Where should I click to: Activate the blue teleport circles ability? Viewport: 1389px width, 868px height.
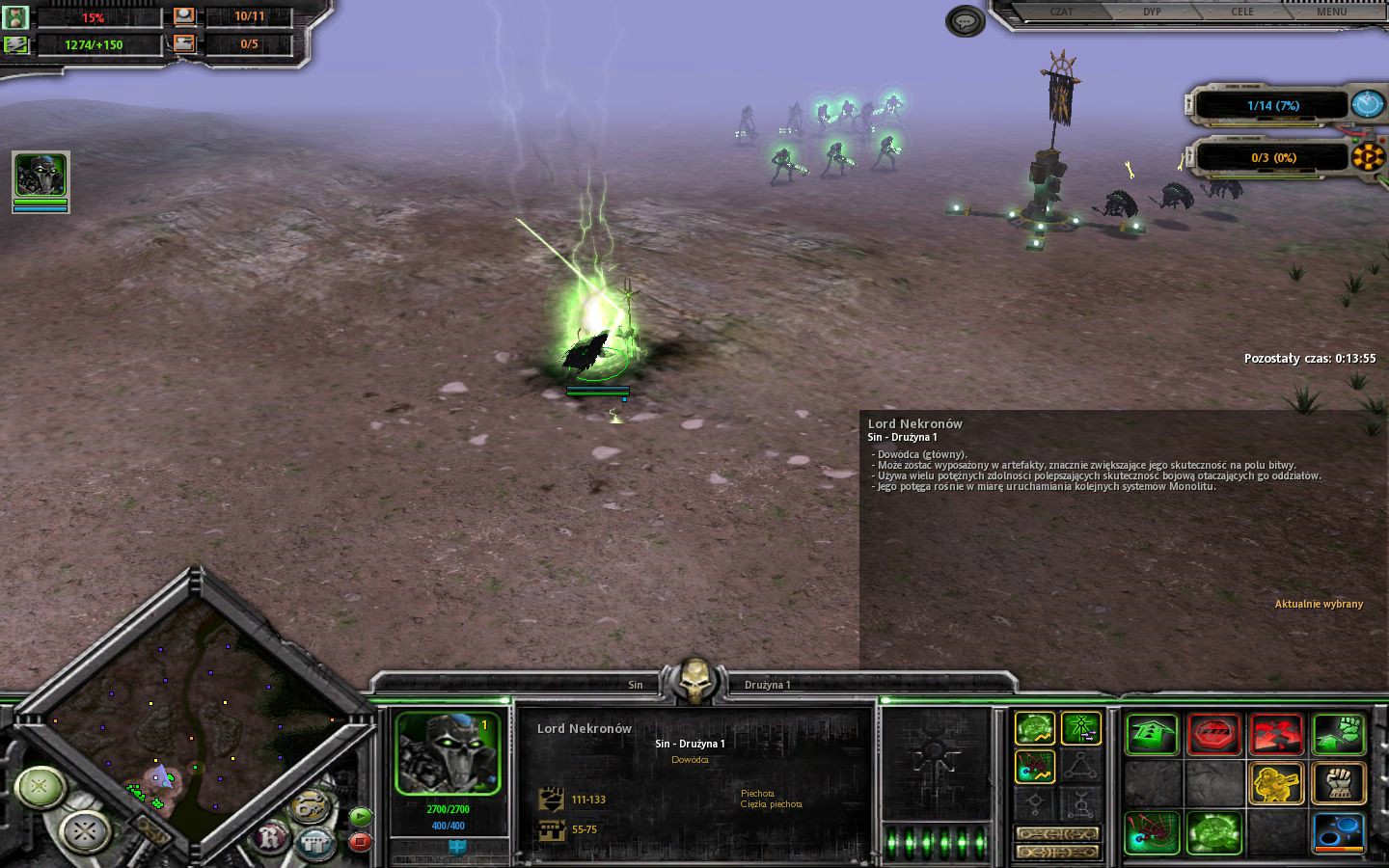click(1339, 833)
